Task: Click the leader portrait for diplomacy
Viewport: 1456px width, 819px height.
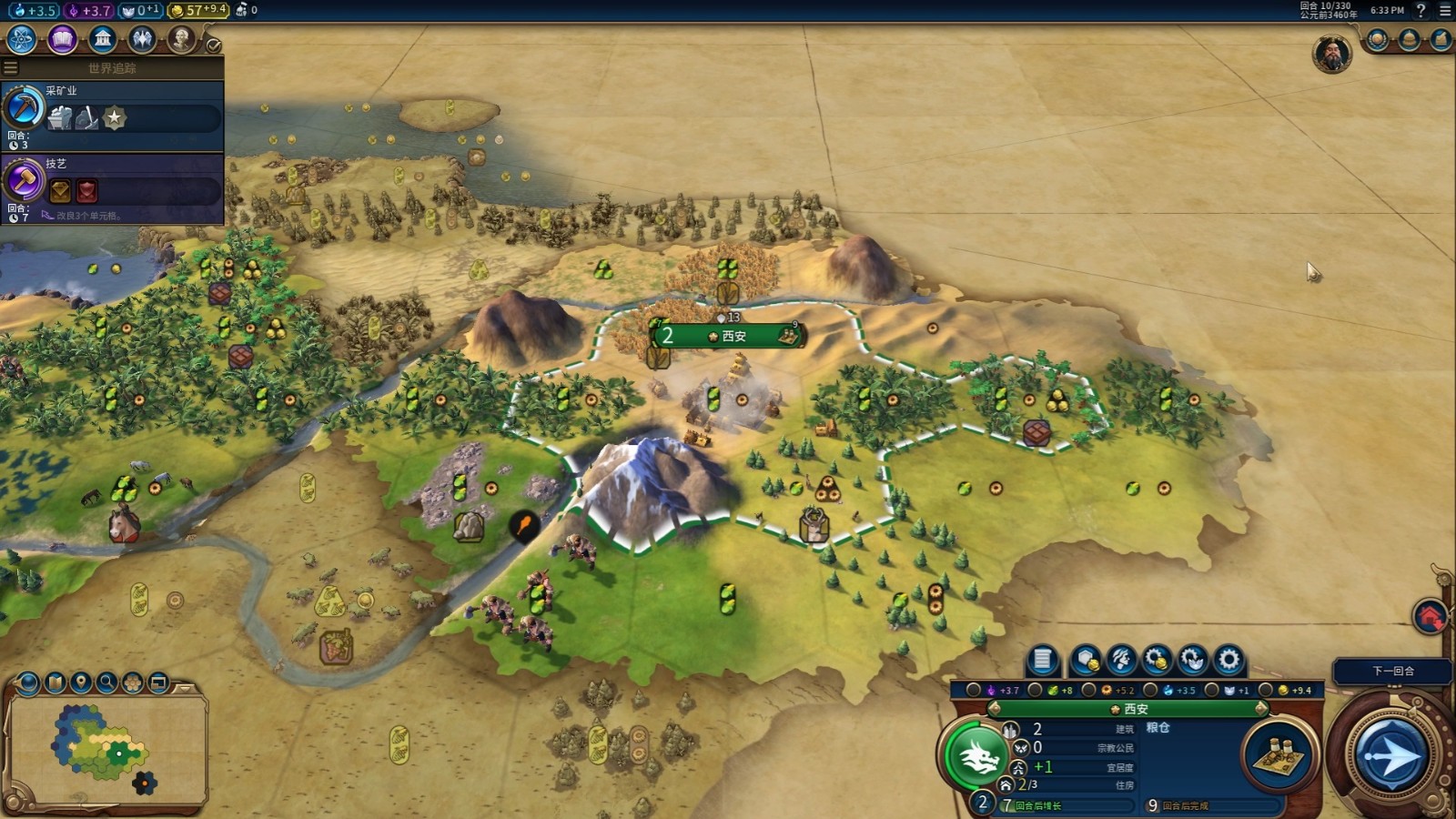Action: coord(1331,55)
